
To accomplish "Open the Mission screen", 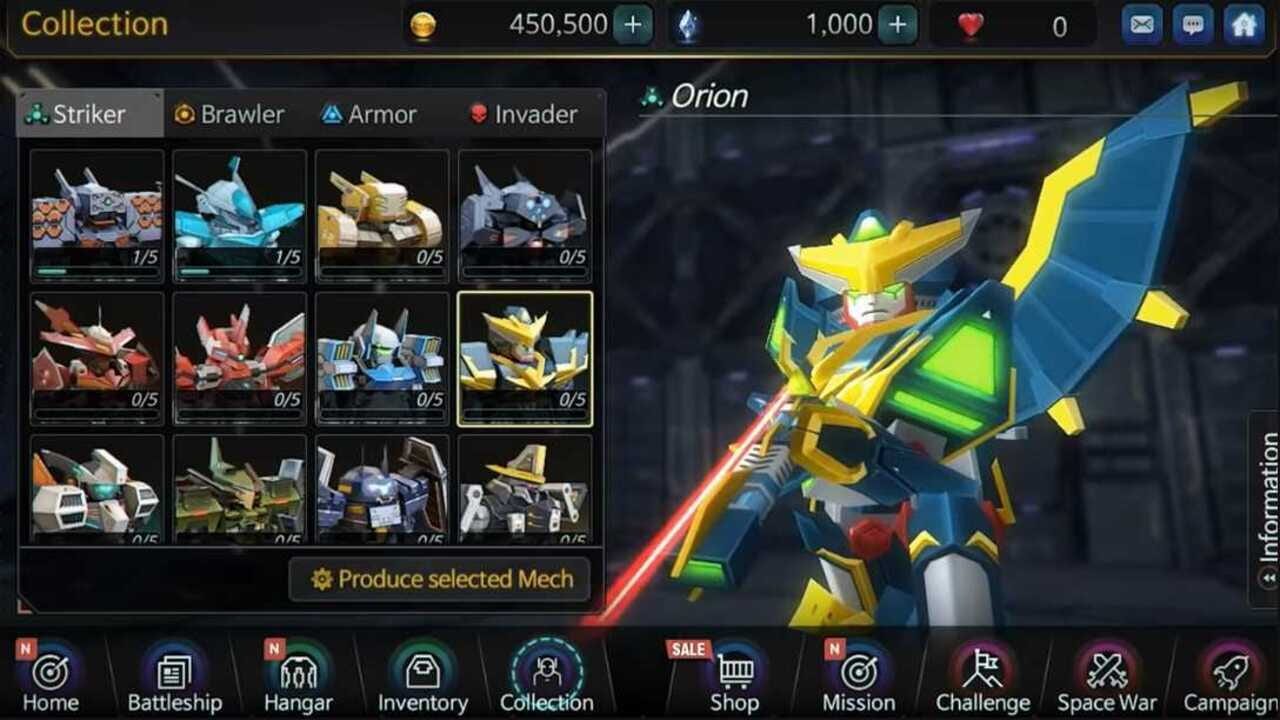I will click(x=861, y=678).
